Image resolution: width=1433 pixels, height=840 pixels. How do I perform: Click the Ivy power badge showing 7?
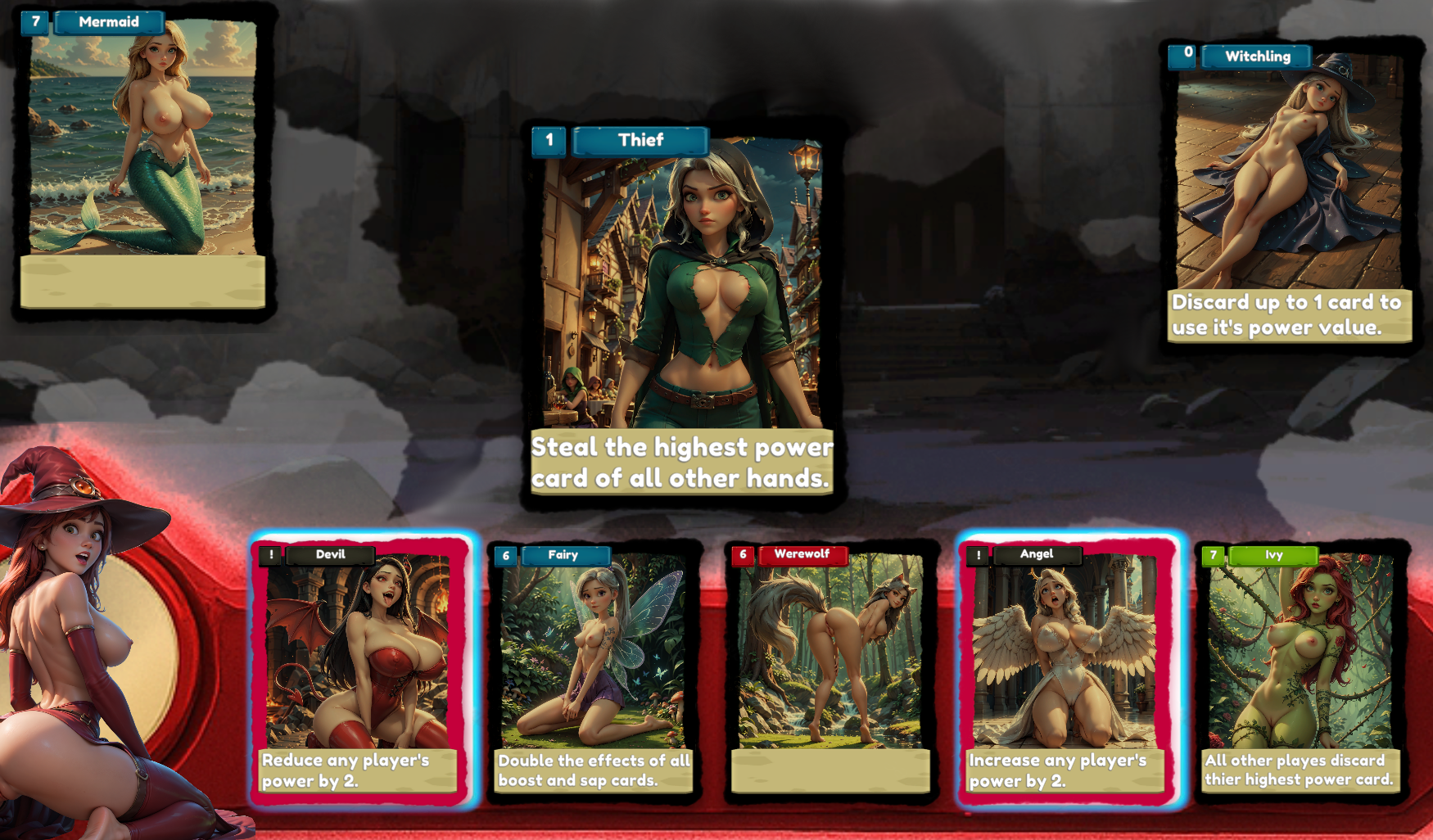tap(1213, 555)
